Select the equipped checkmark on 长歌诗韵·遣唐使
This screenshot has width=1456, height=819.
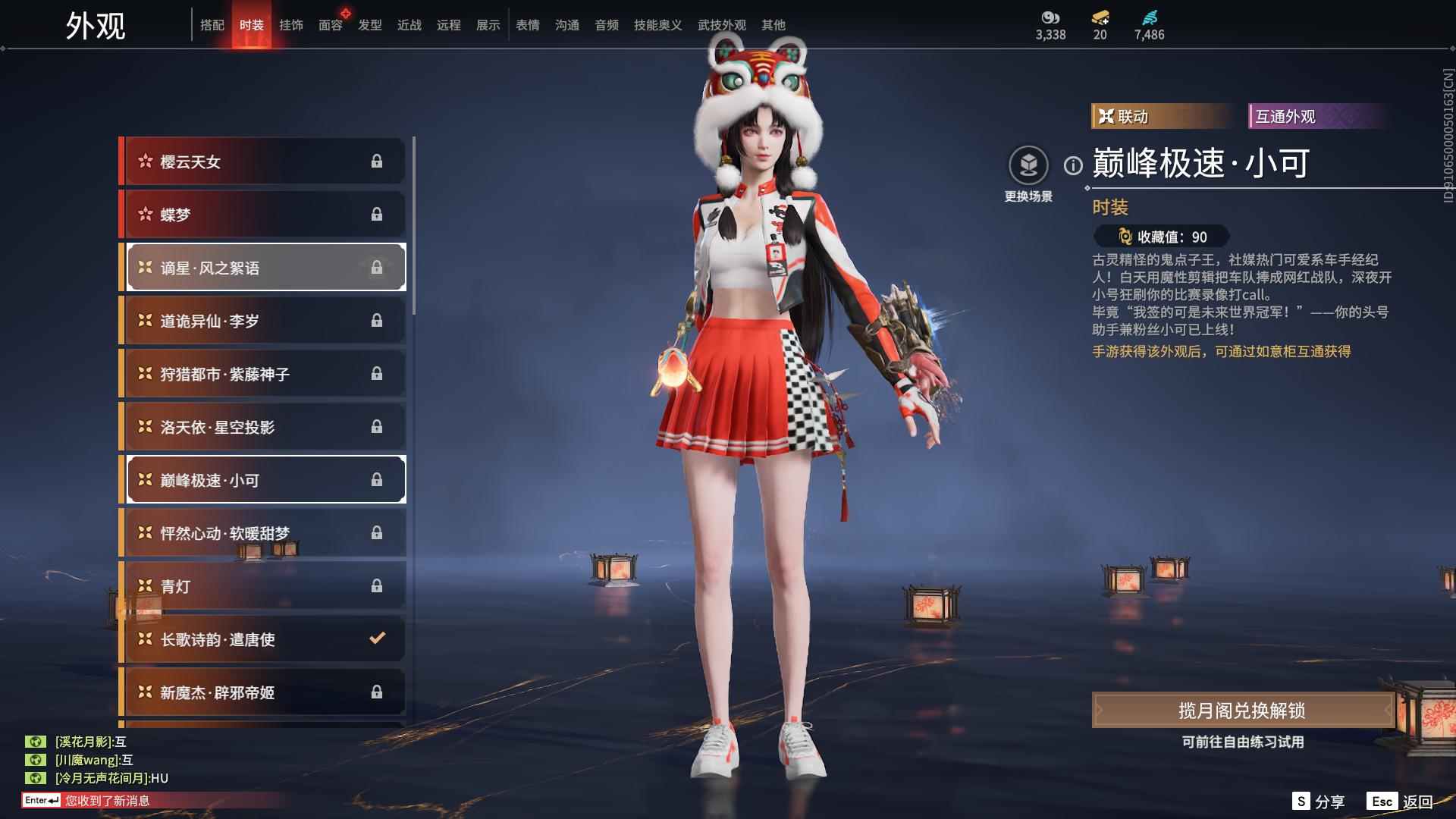(x=377, y=639)
